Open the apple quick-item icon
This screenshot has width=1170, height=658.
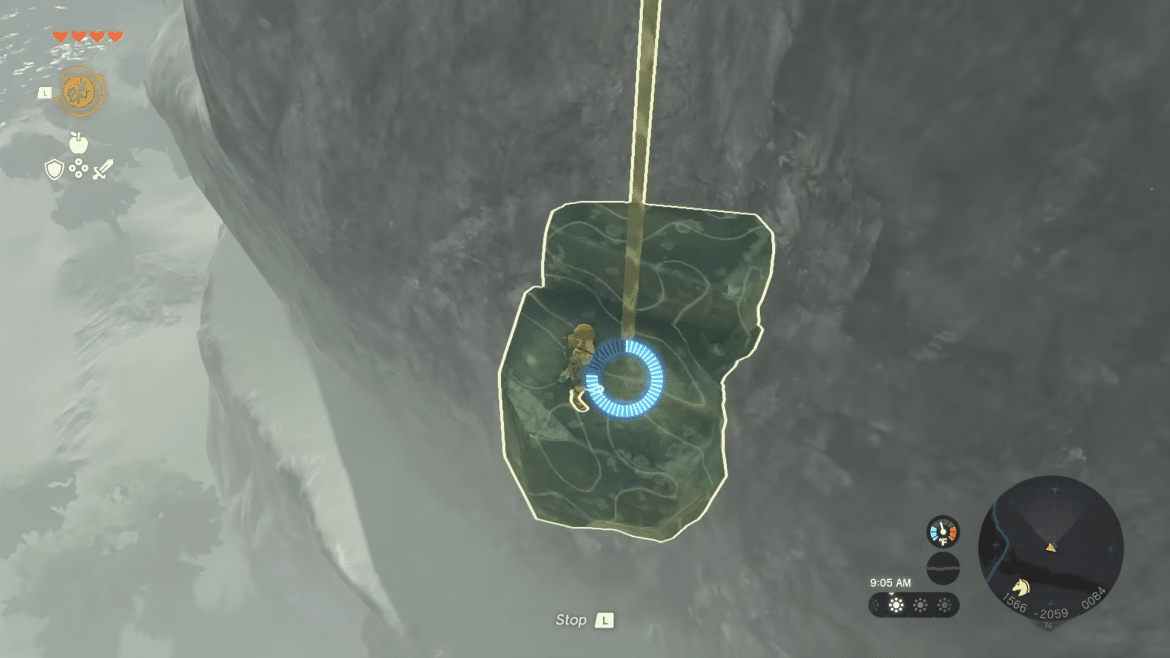(x=79, y=142)
